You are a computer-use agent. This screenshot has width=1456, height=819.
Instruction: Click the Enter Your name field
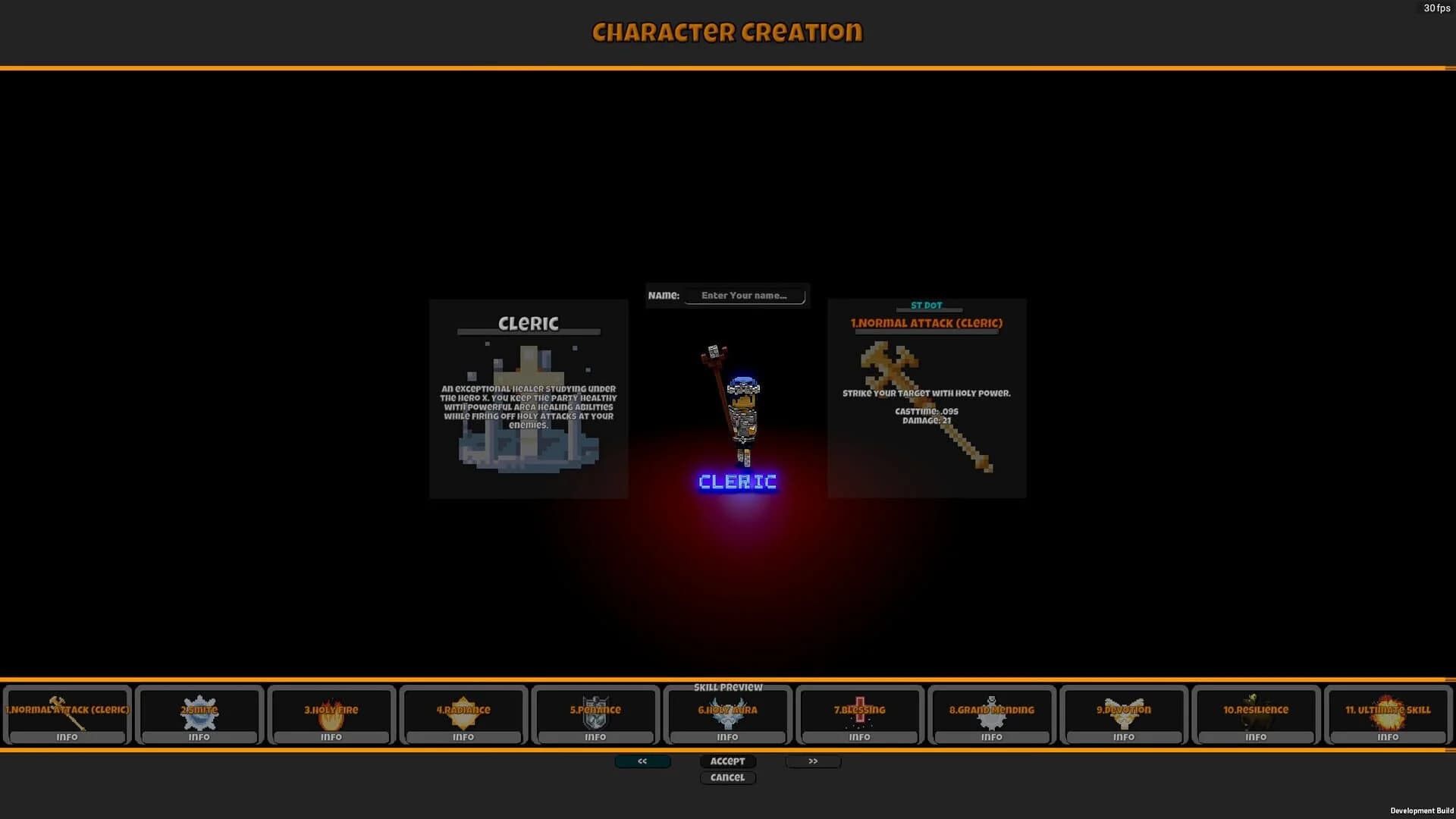(745, 296)
